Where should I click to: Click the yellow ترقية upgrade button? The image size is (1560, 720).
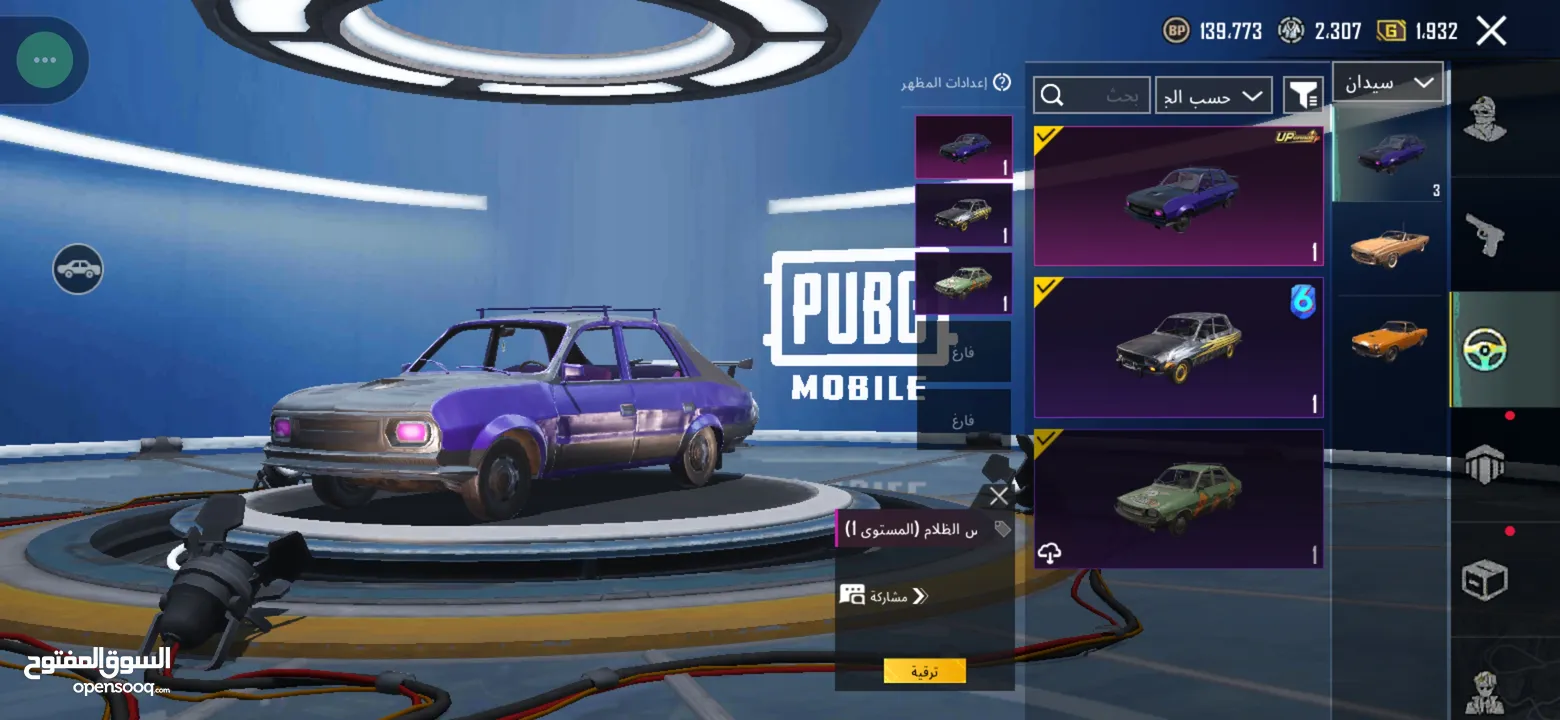[924, 671]
